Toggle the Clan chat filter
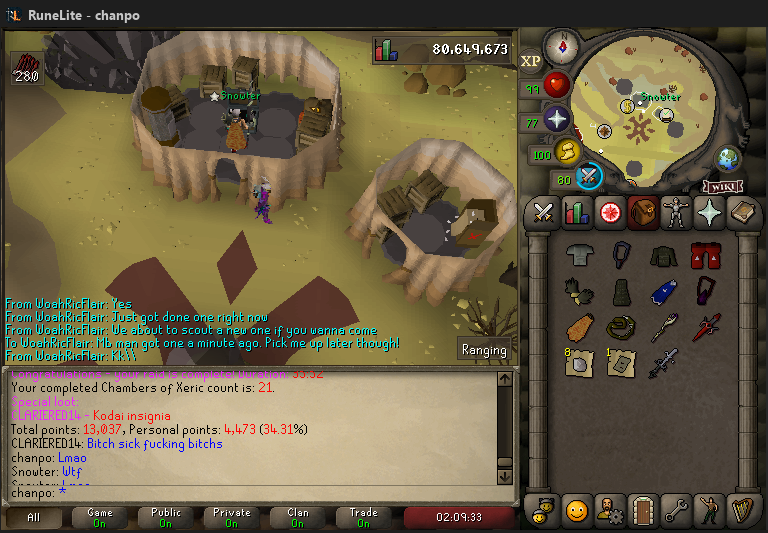This screenshot has height=533, width=768. pyautogui.click(x=298, y=517)
